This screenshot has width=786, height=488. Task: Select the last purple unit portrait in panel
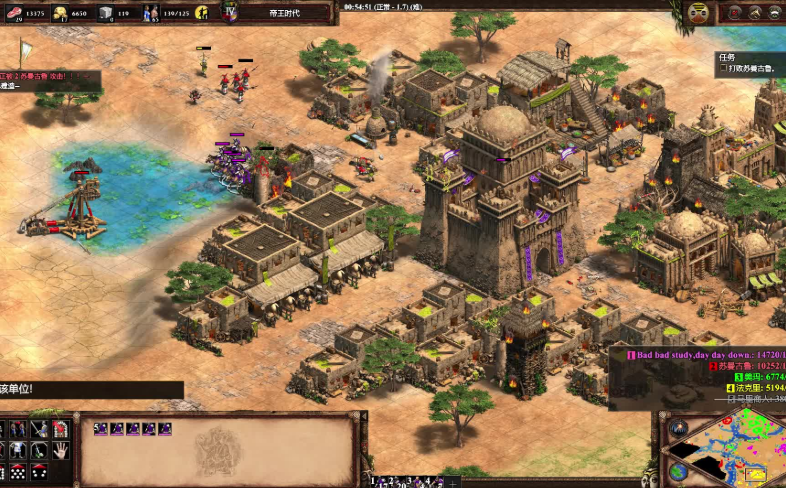point(165,428)
